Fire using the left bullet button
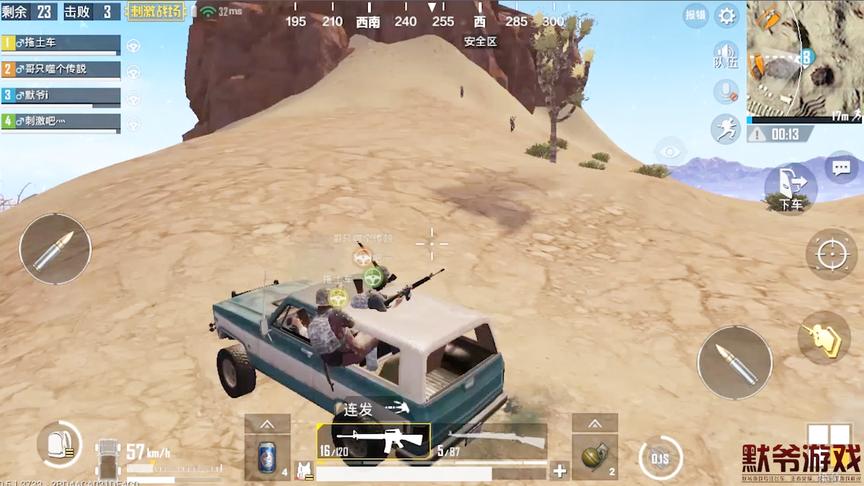Image resolution: width=864 pixels, height=486 pixels. [x=54, y=248]
